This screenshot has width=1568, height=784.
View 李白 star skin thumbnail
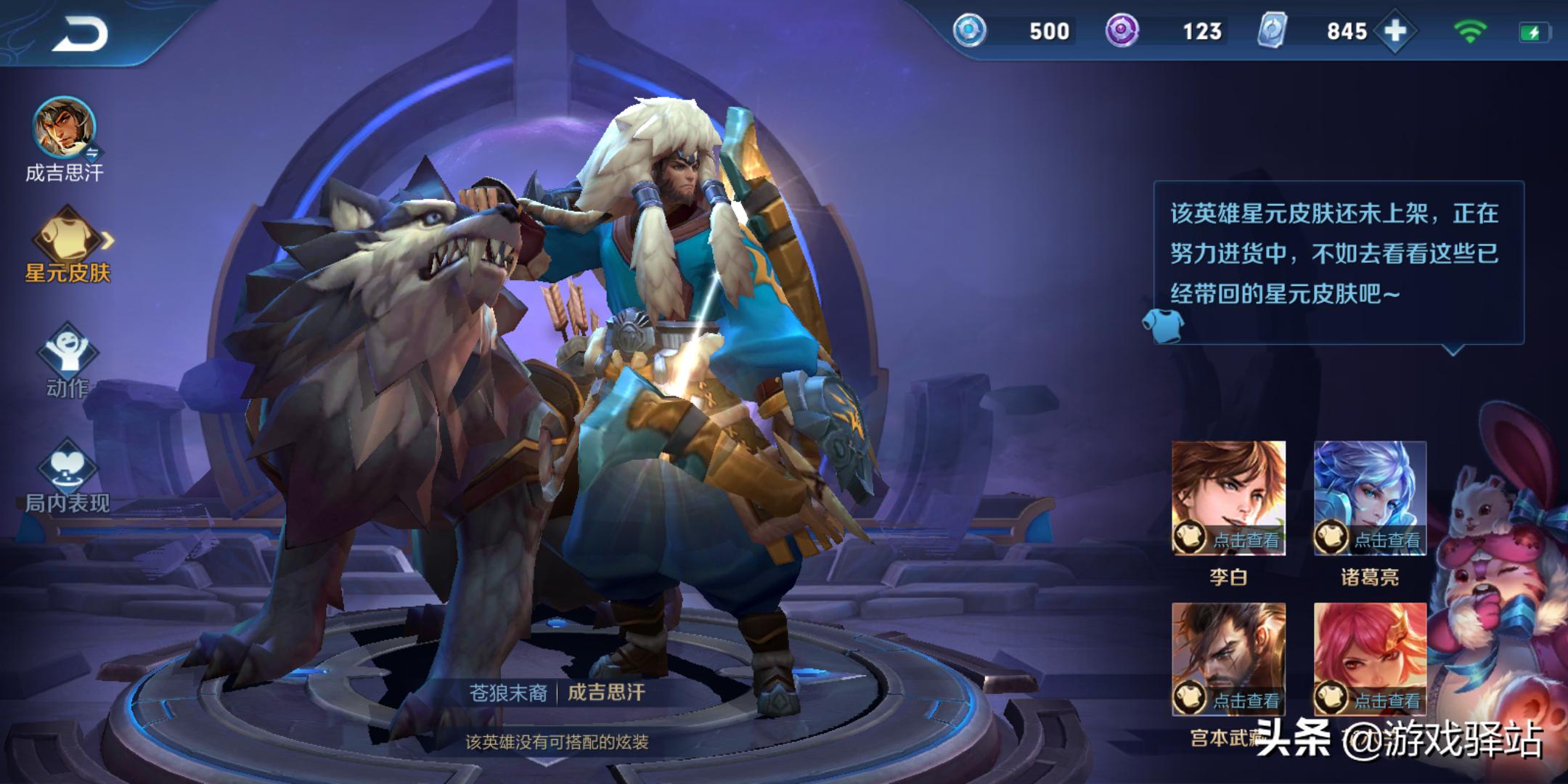(1228, 498)
